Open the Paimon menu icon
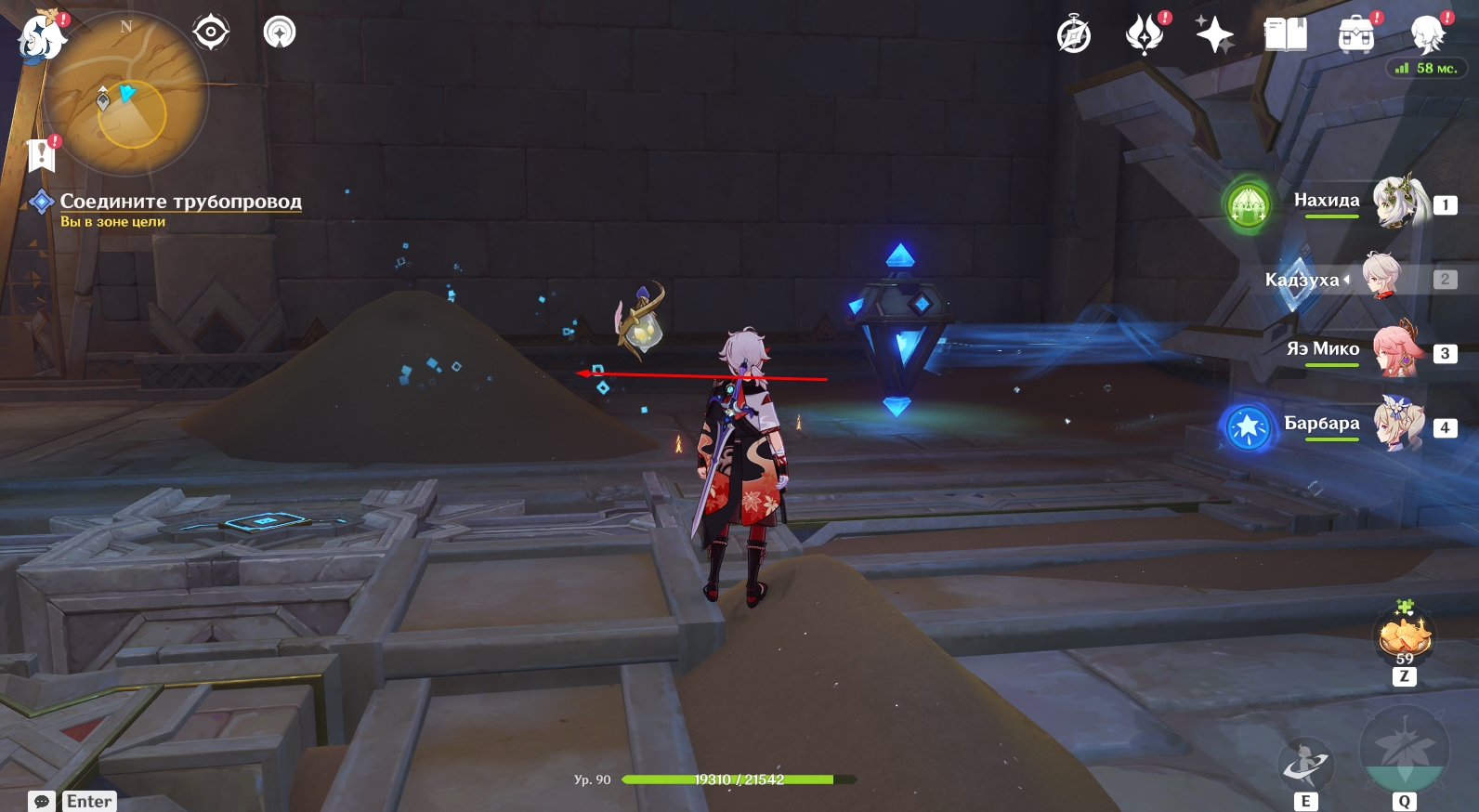 (x=41, y=37)
